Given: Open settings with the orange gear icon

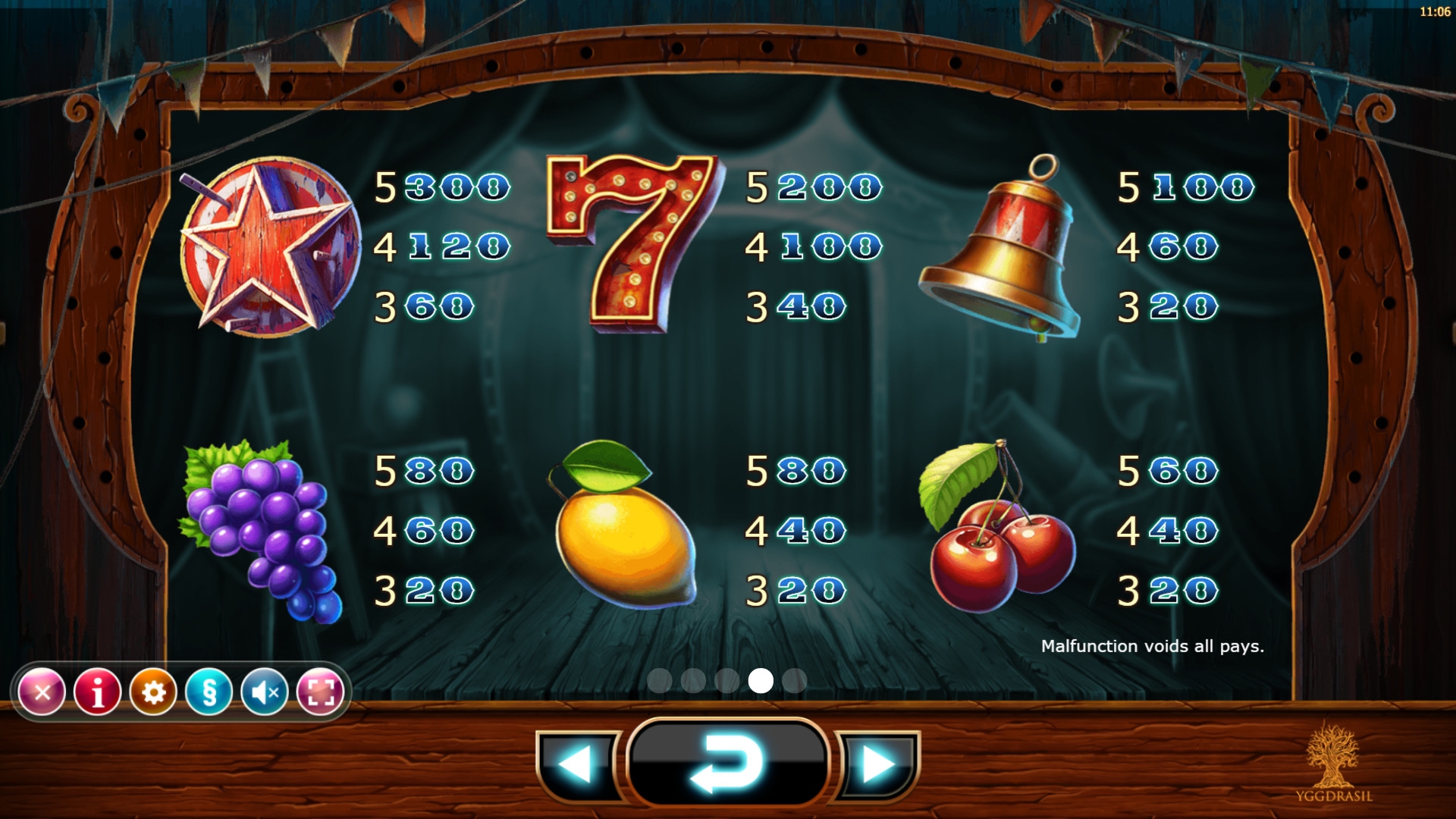Looking at the screenshot, I should [x=153, y=692].
